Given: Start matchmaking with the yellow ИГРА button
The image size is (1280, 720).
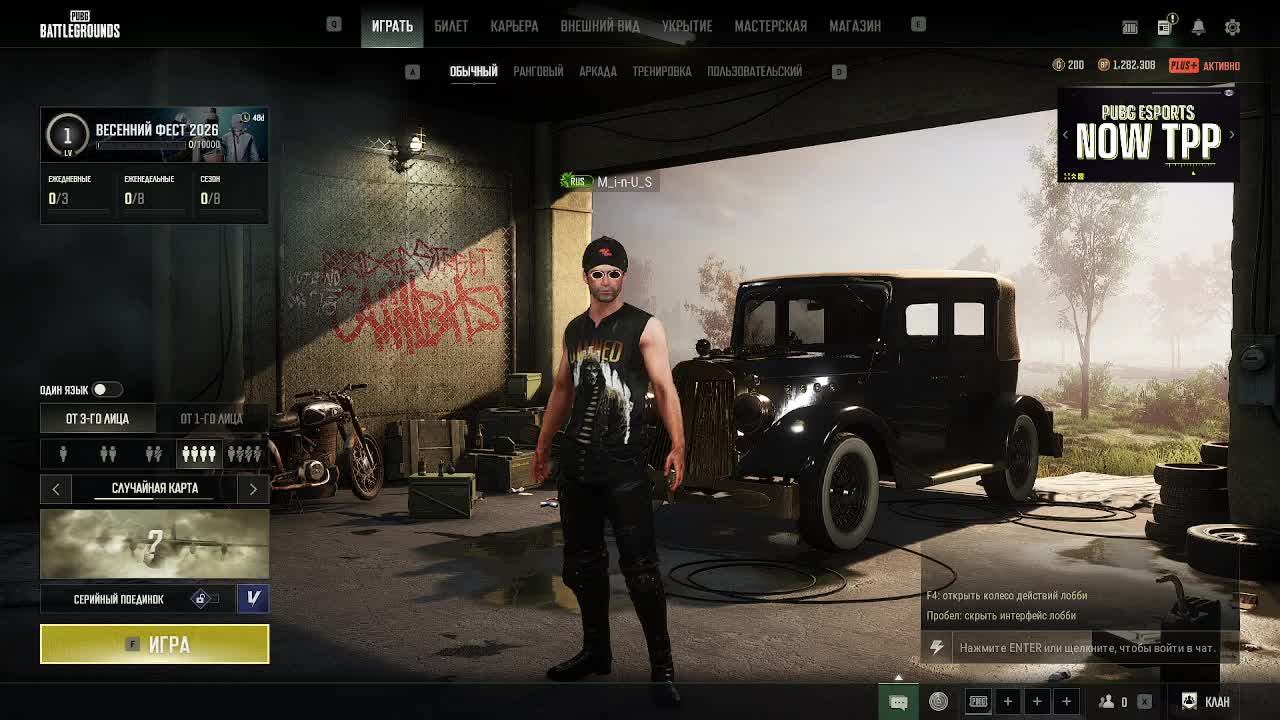Looking at the screenshot, I should pyautogui.click(x=154, y=644).
